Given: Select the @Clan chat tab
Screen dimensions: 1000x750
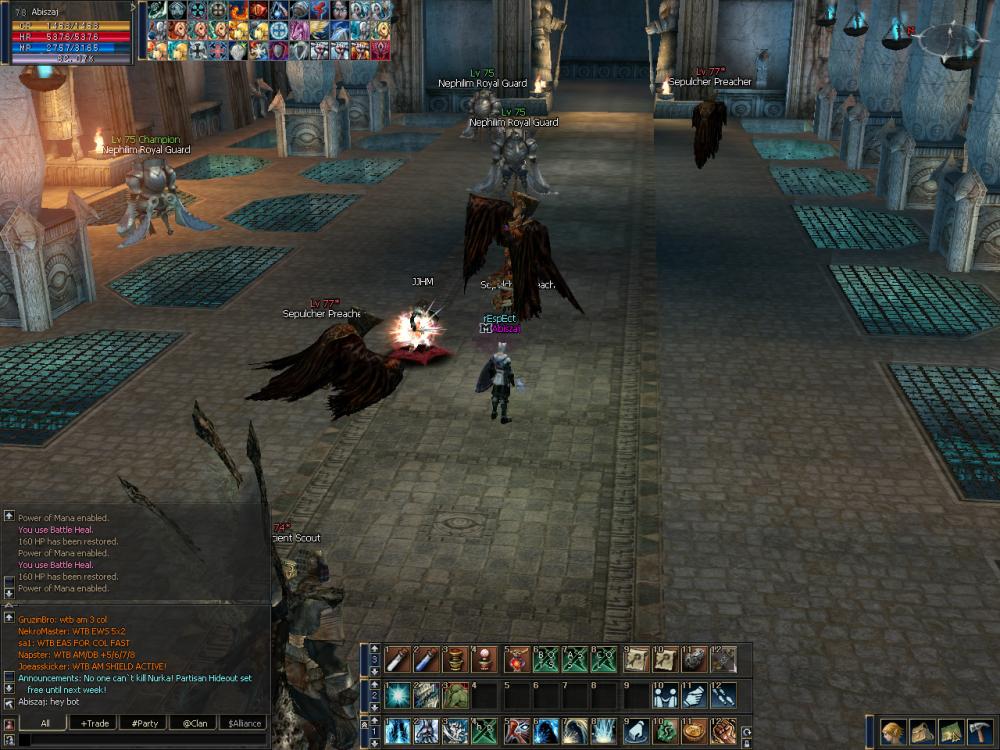Looking at the screenshot, I should pos(193,723).
